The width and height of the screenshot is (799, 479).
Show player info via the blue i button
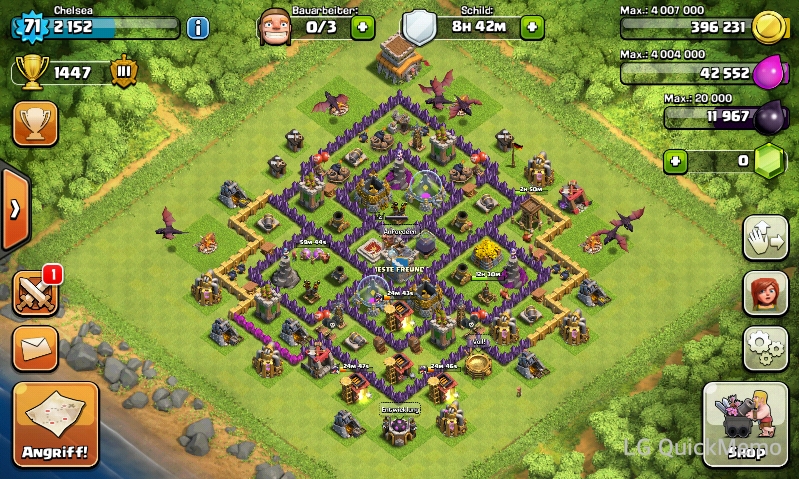[197, 27]
